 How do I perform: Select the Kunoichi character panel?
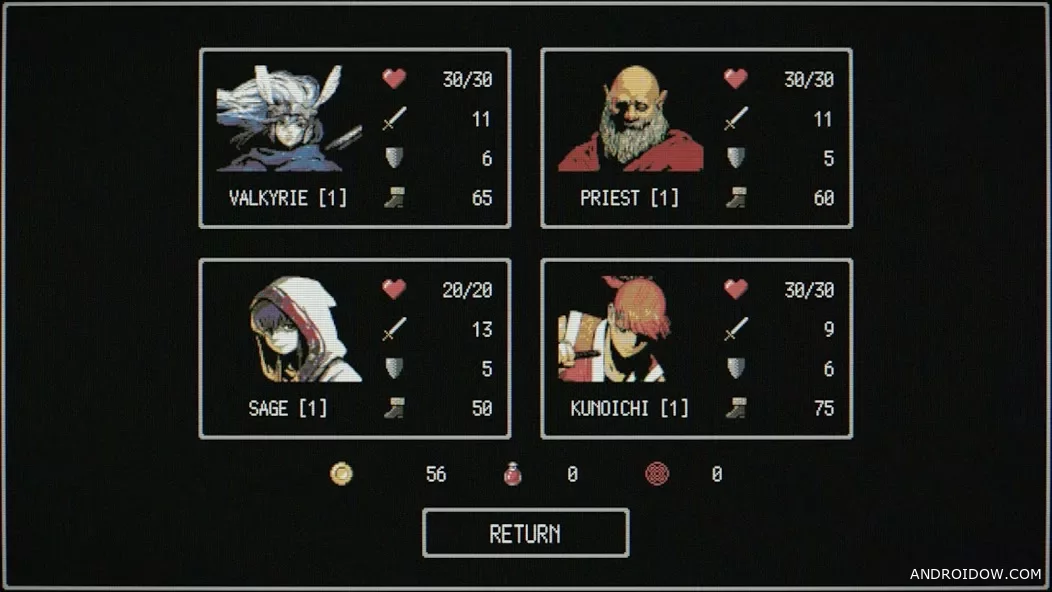pos(696,348)
